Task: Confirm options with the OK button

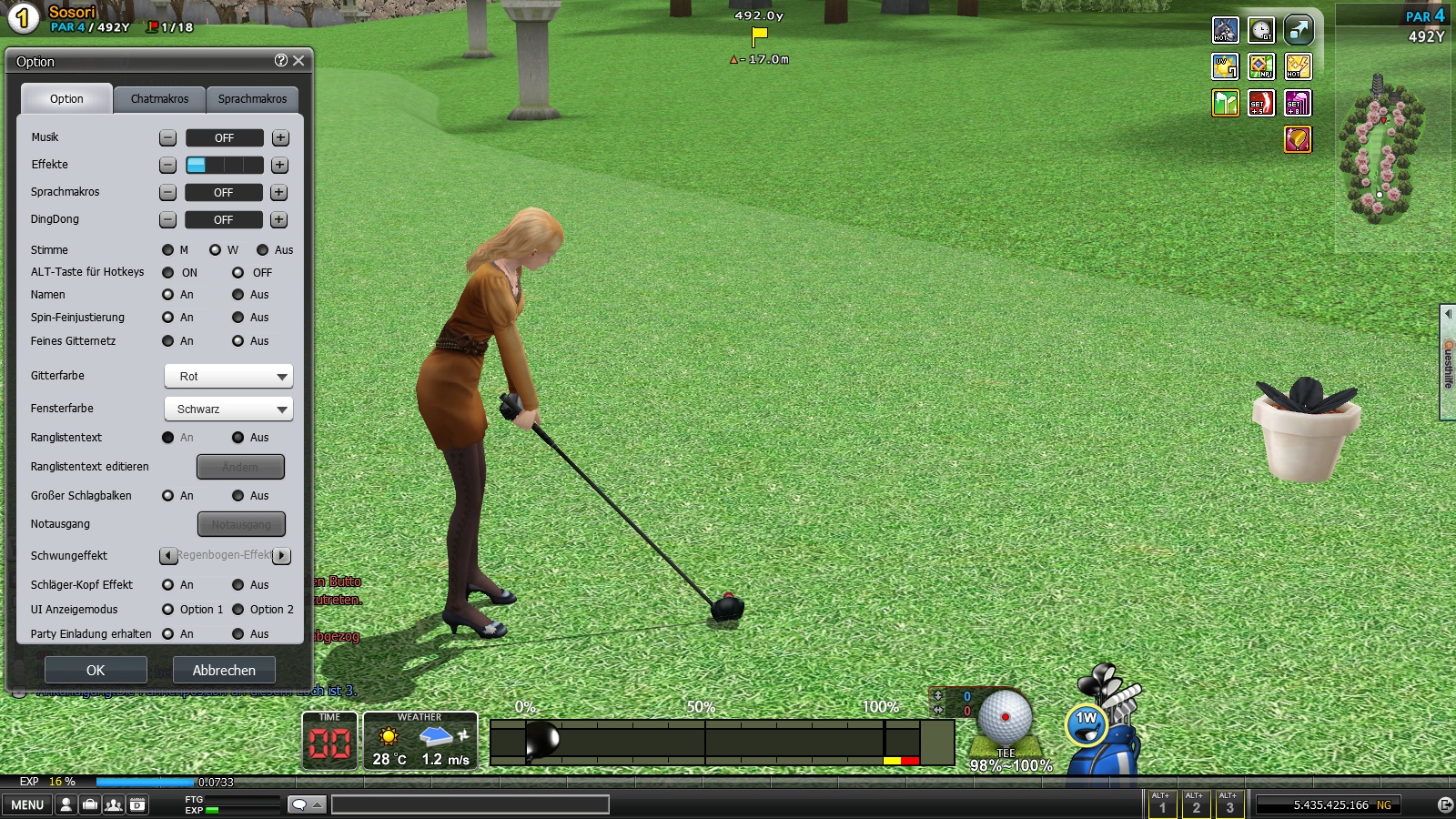Action: (x=96, y=670)
